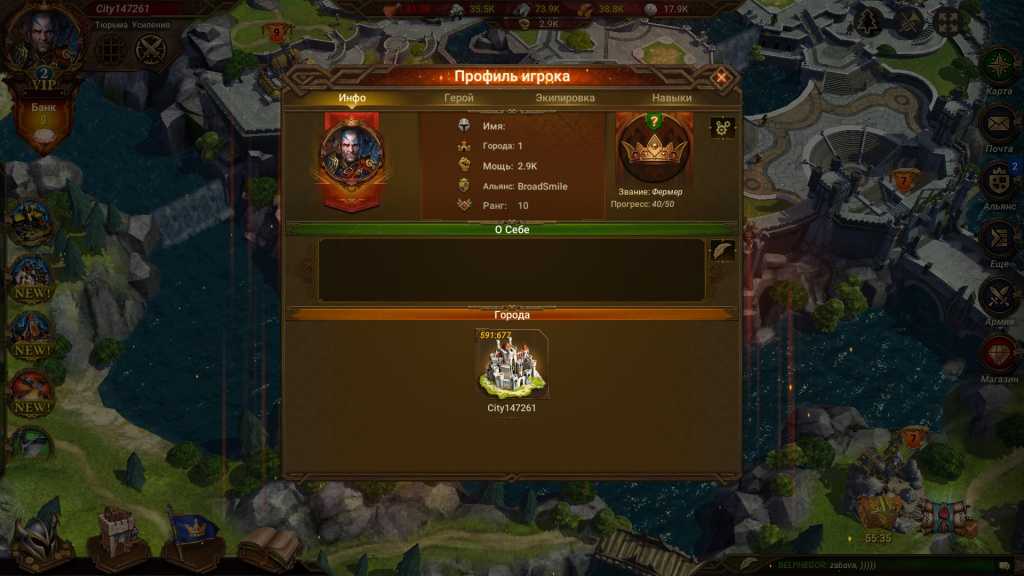Edit the О Себе text with quill icon
The width and height of the screenshot is (1024, 576).
[x=722, y=251]
